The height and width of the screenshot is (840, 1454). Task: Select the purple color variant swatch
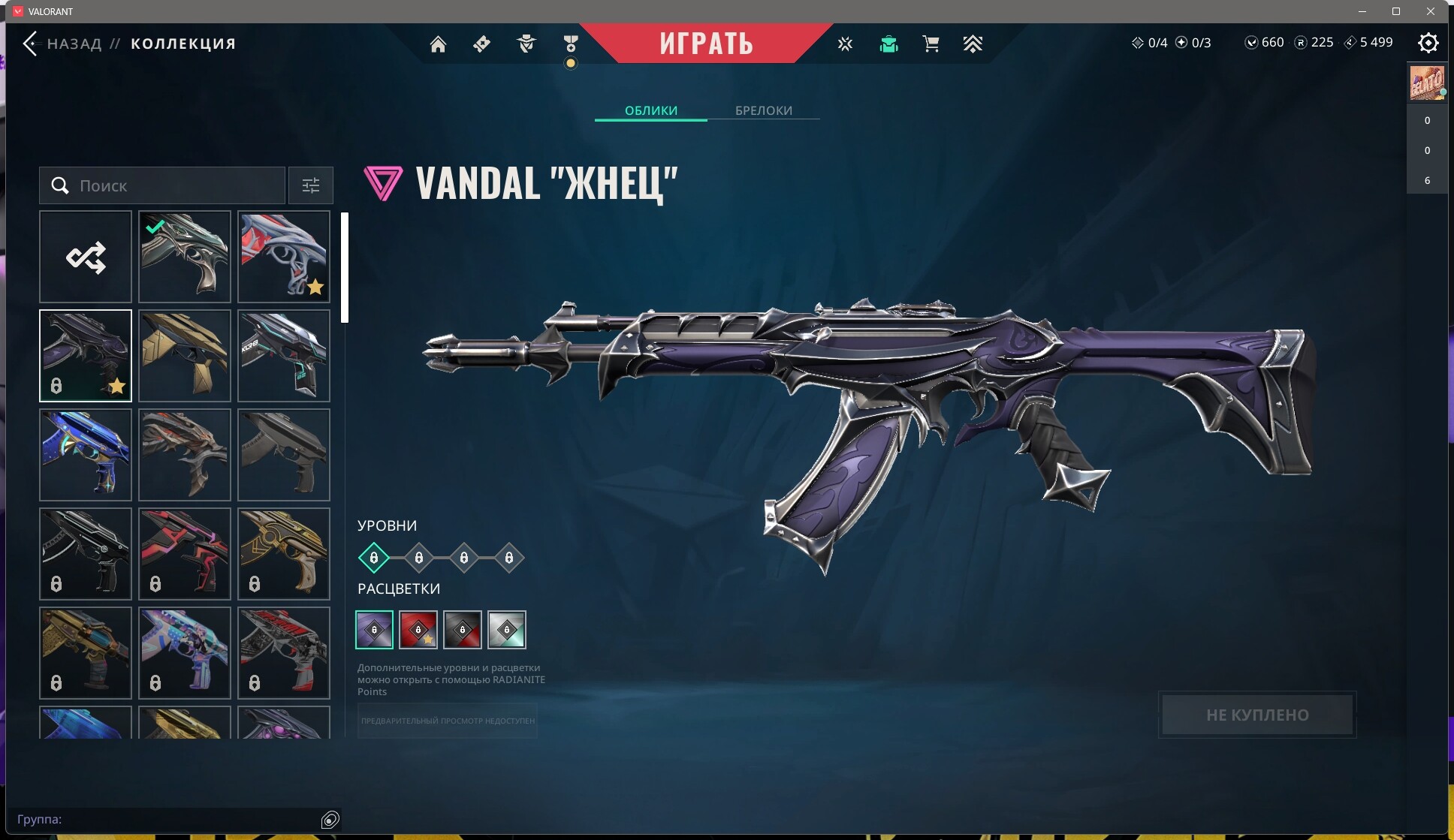tap(374, 630)
